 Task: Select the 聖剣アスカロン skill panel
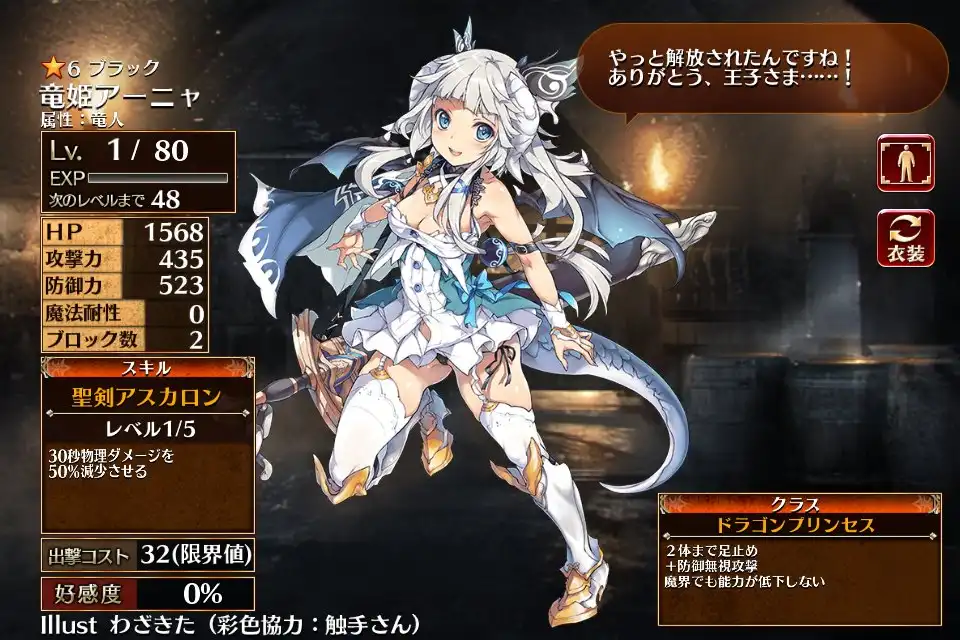click(x=148, y=398)
